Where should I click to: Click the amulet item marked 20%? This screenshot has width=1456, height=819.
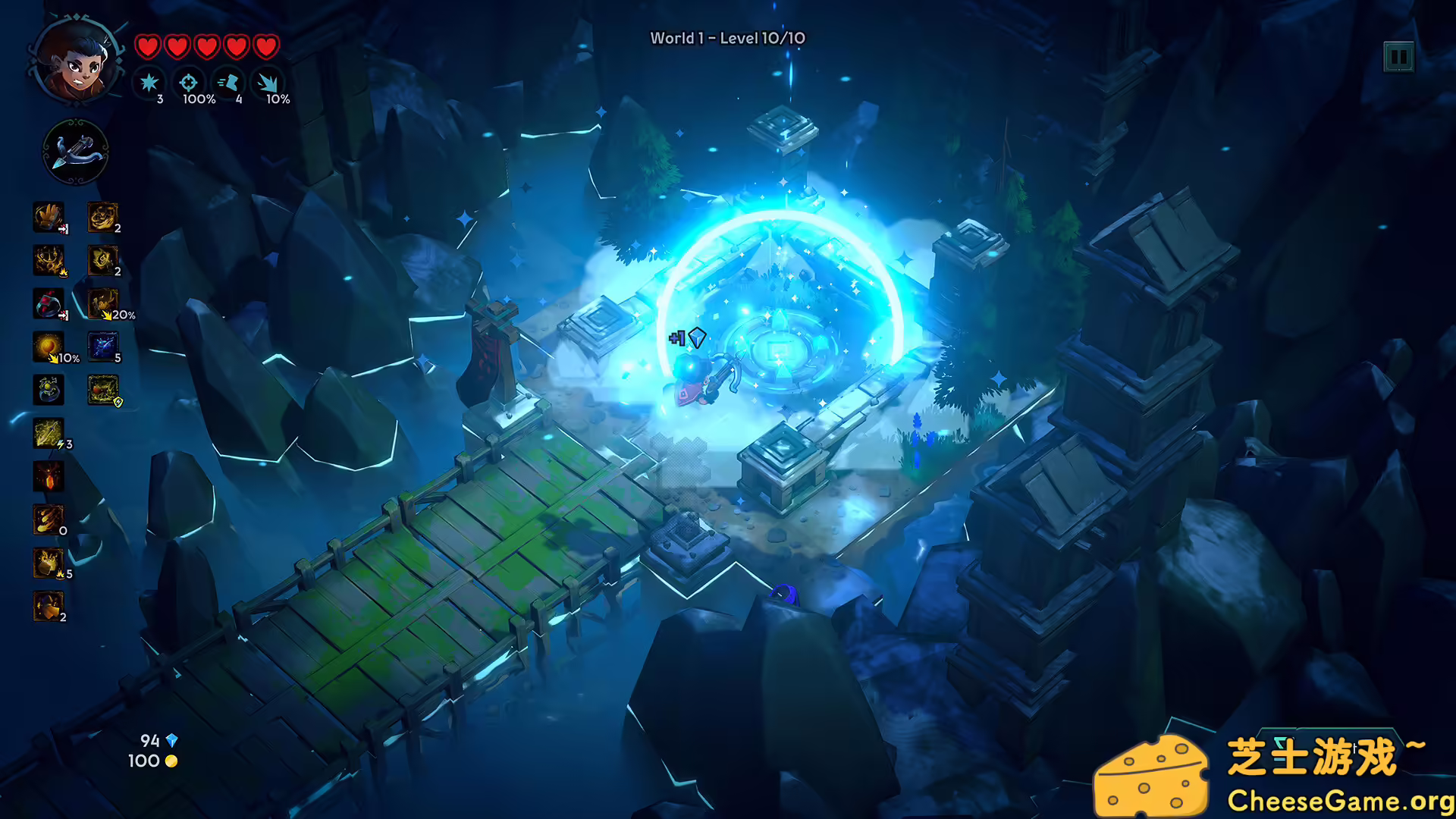click(x=104, y=305)
